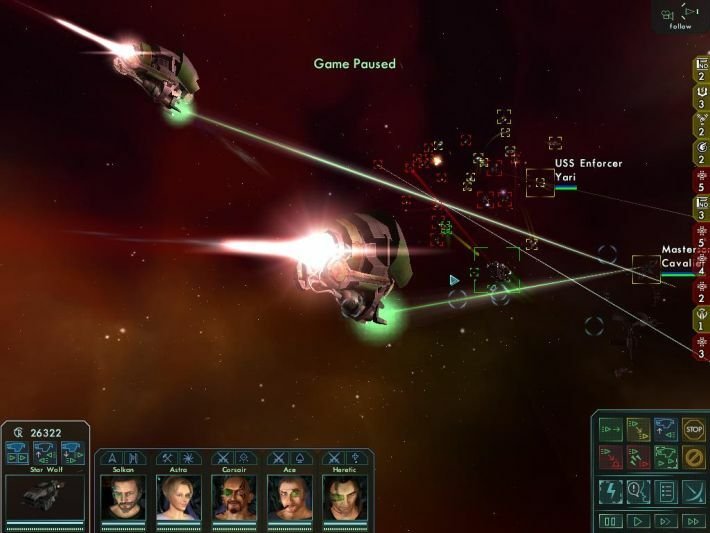Viewport: 710px width, 533px height.
Task: Select Solkan's pilot portrait
Action: (x=123, y=495)
